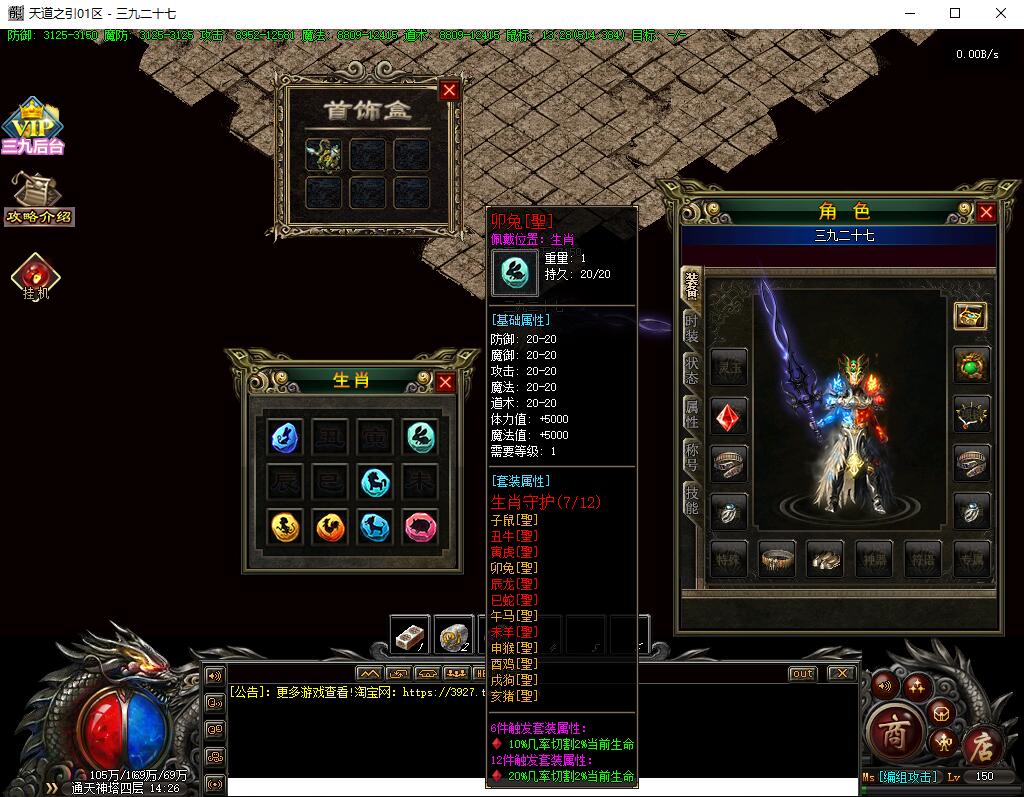Switch to the 称号 title tab
The height and width of the screenshot is (797, 1024).
(691, 455)
